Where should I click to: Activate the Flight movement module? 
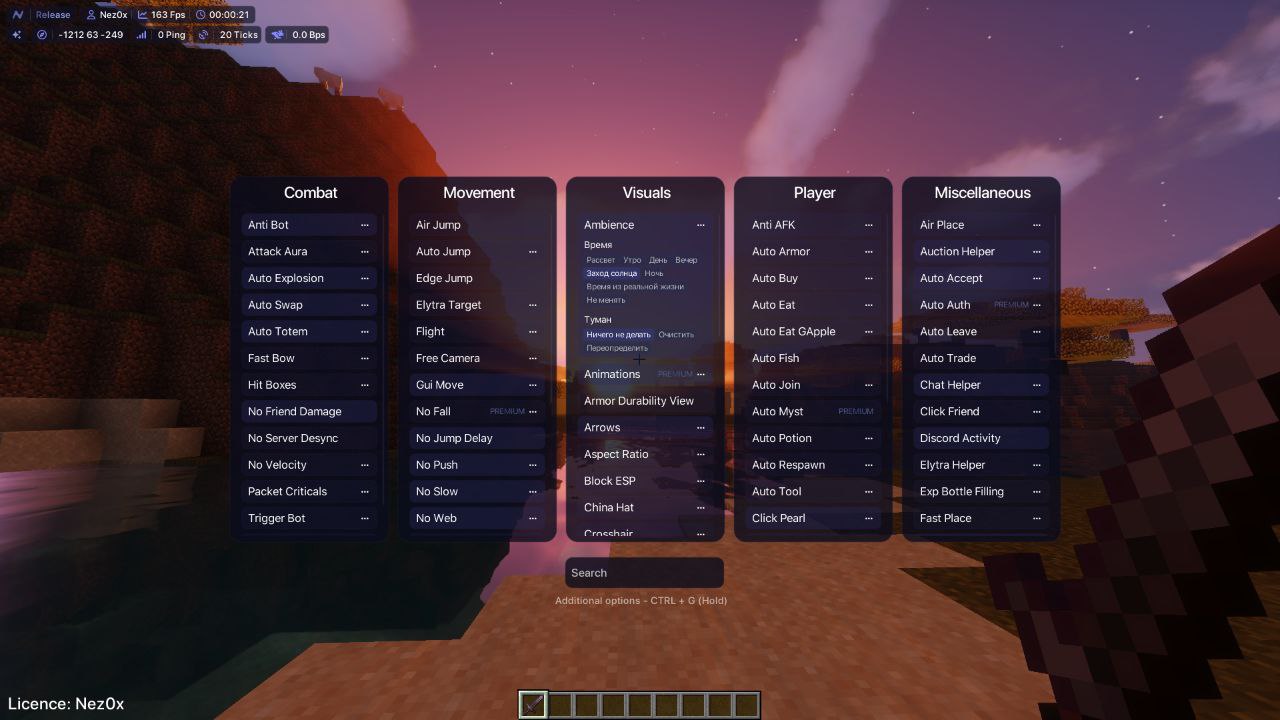coord(430,332)
